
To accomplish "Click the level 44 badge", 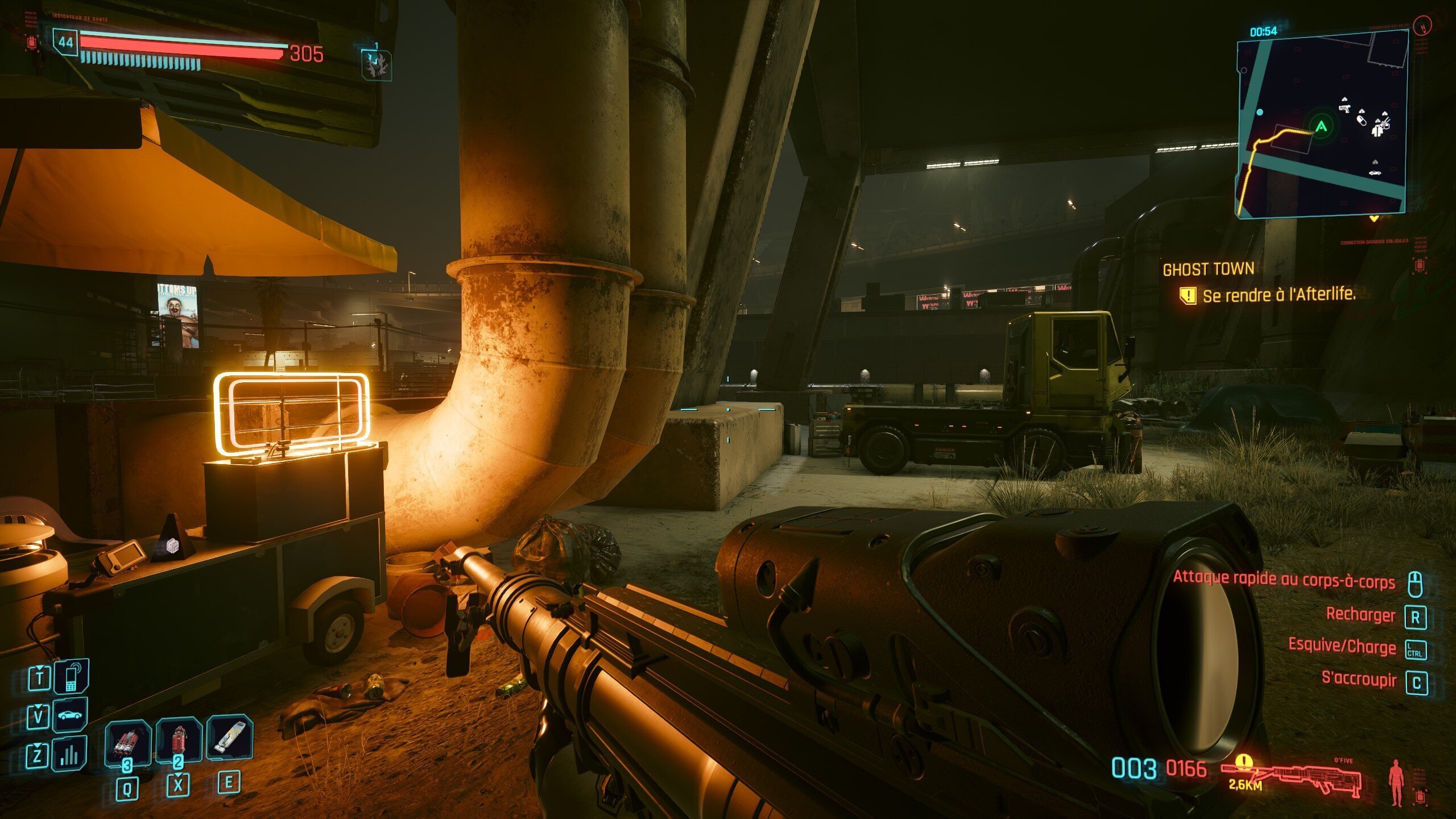I will [65, 42].
